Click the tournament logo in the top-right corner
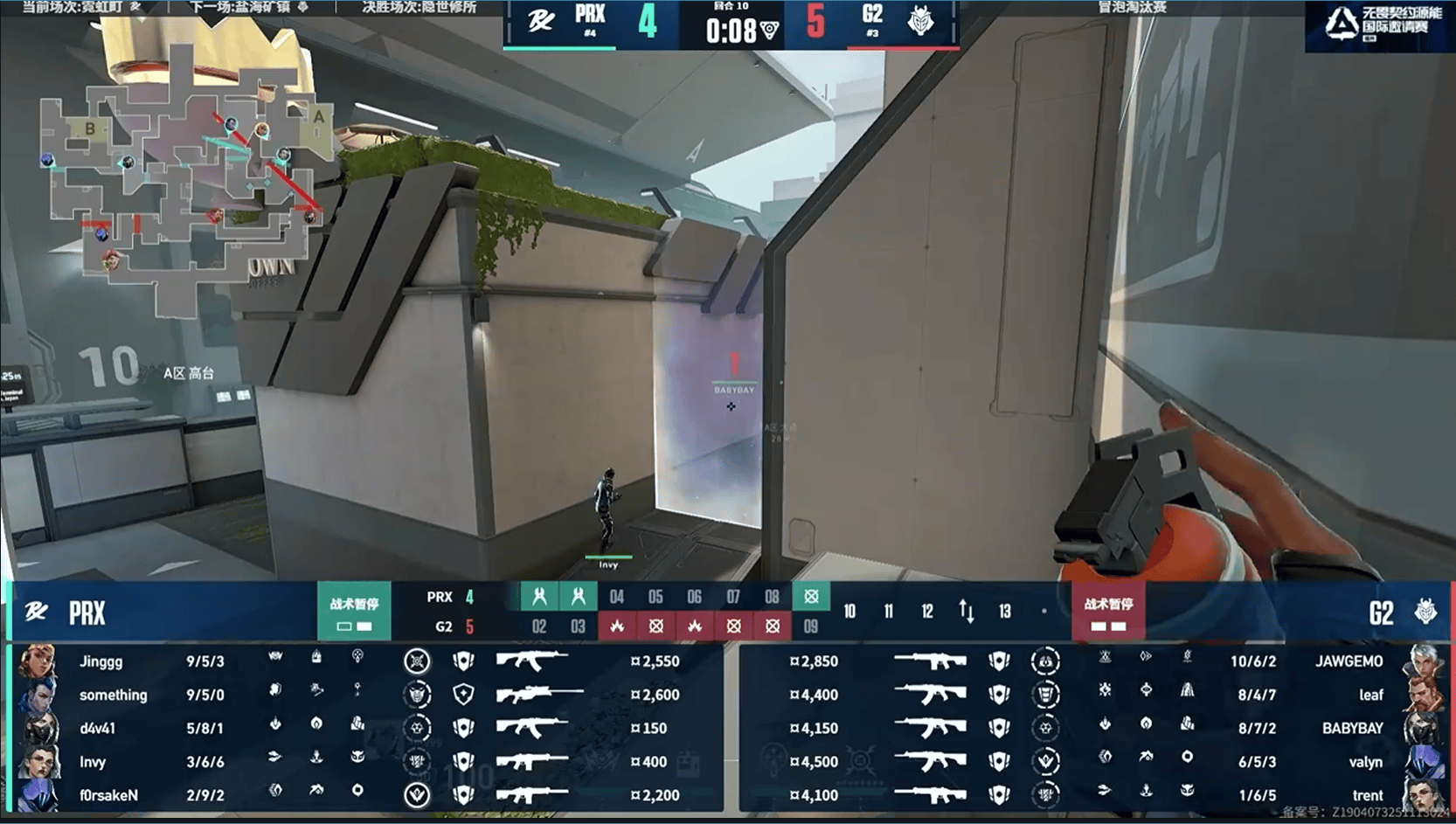This screenshot has width=1456, height=824. [x=1379, y=24]
